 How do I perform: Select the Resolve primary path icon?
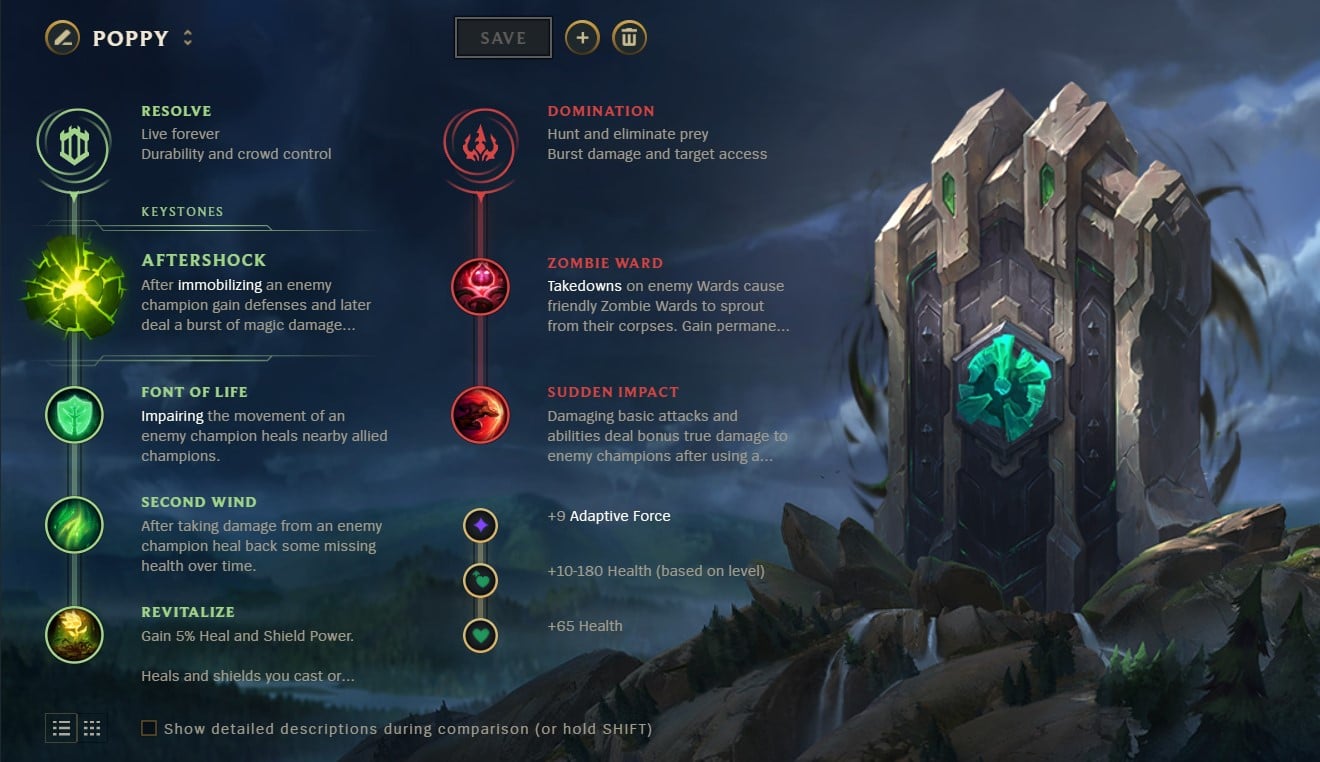tap(74, 146)
